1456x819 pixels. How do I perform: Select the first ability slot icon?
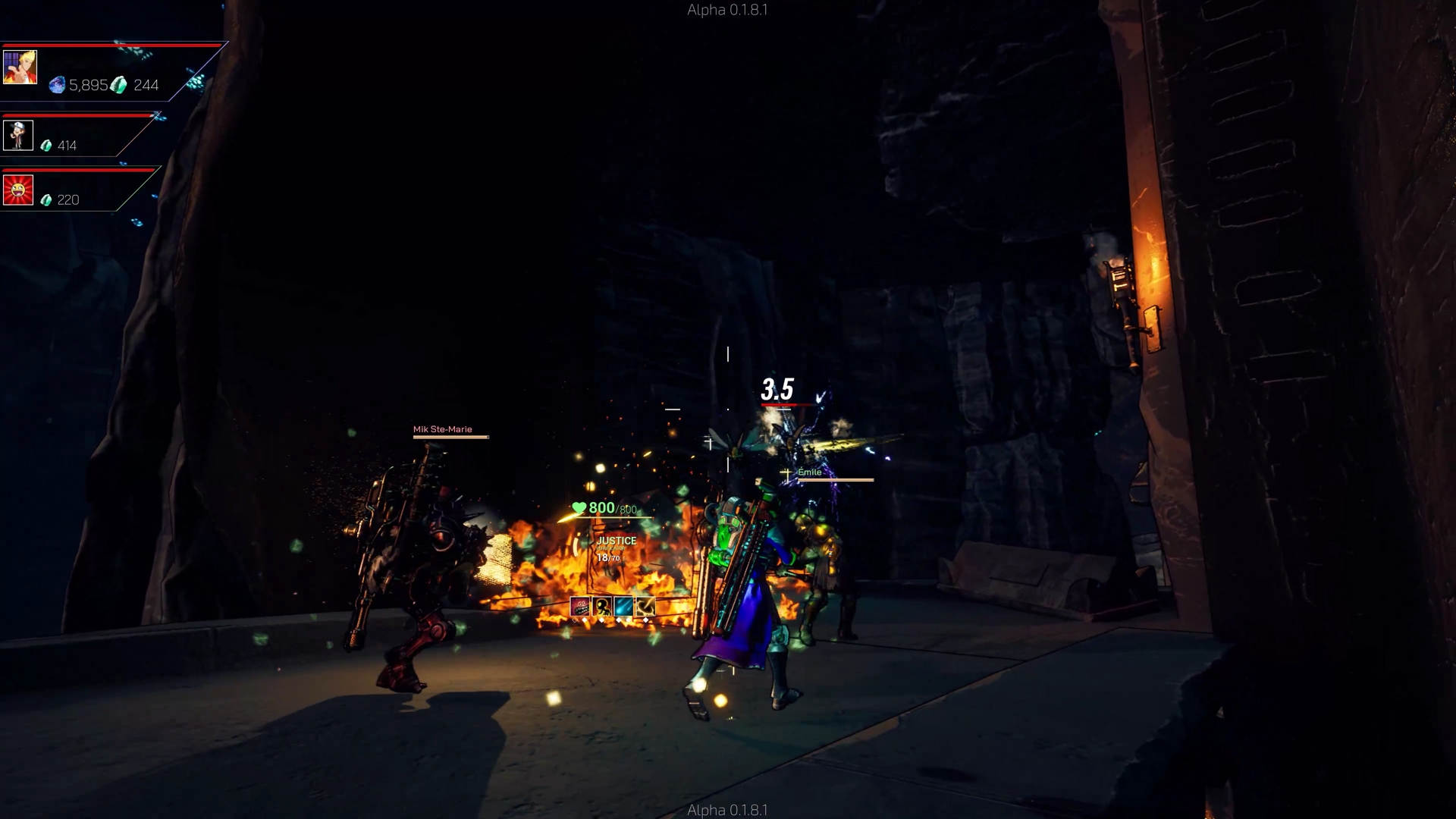581,607
